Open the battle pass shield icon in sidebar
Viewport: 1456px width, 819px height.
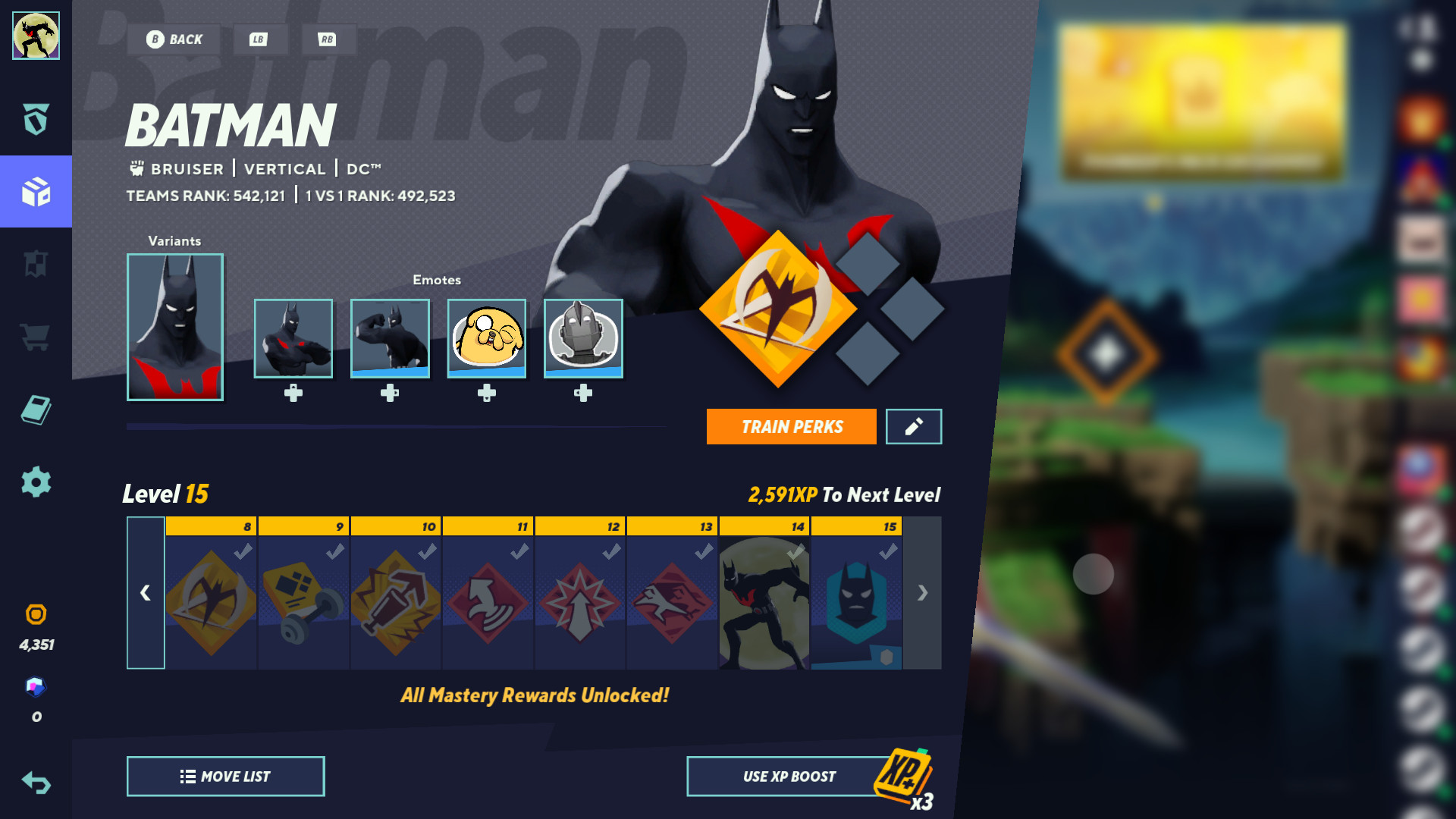36,120
